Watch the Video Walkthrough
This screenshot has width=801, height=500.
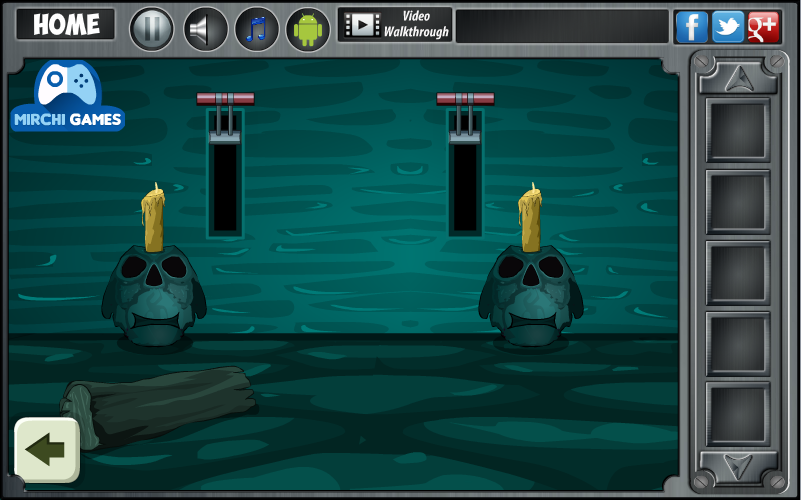pos(395,25)
